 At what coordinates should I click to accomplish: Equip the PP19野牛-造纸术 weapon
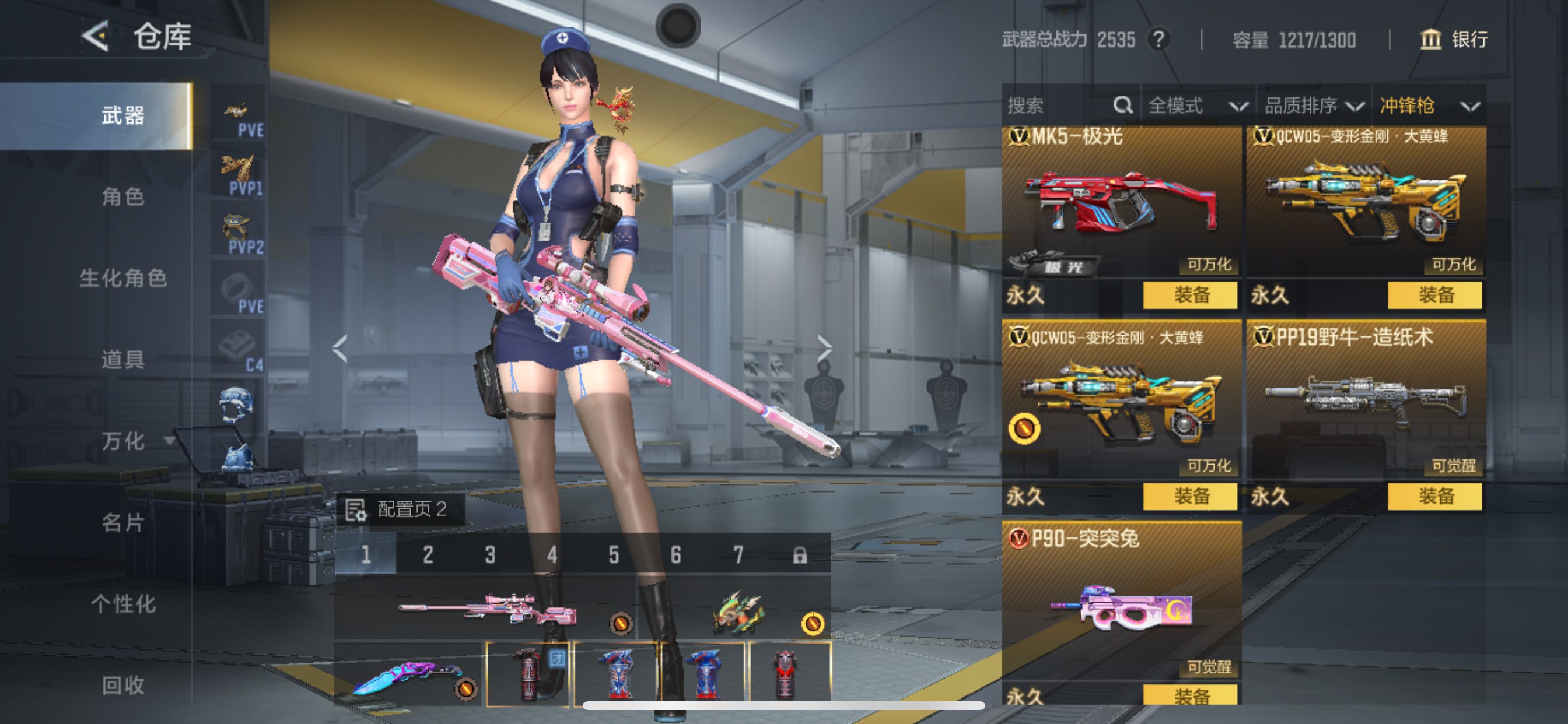(x=1434, y=497)
